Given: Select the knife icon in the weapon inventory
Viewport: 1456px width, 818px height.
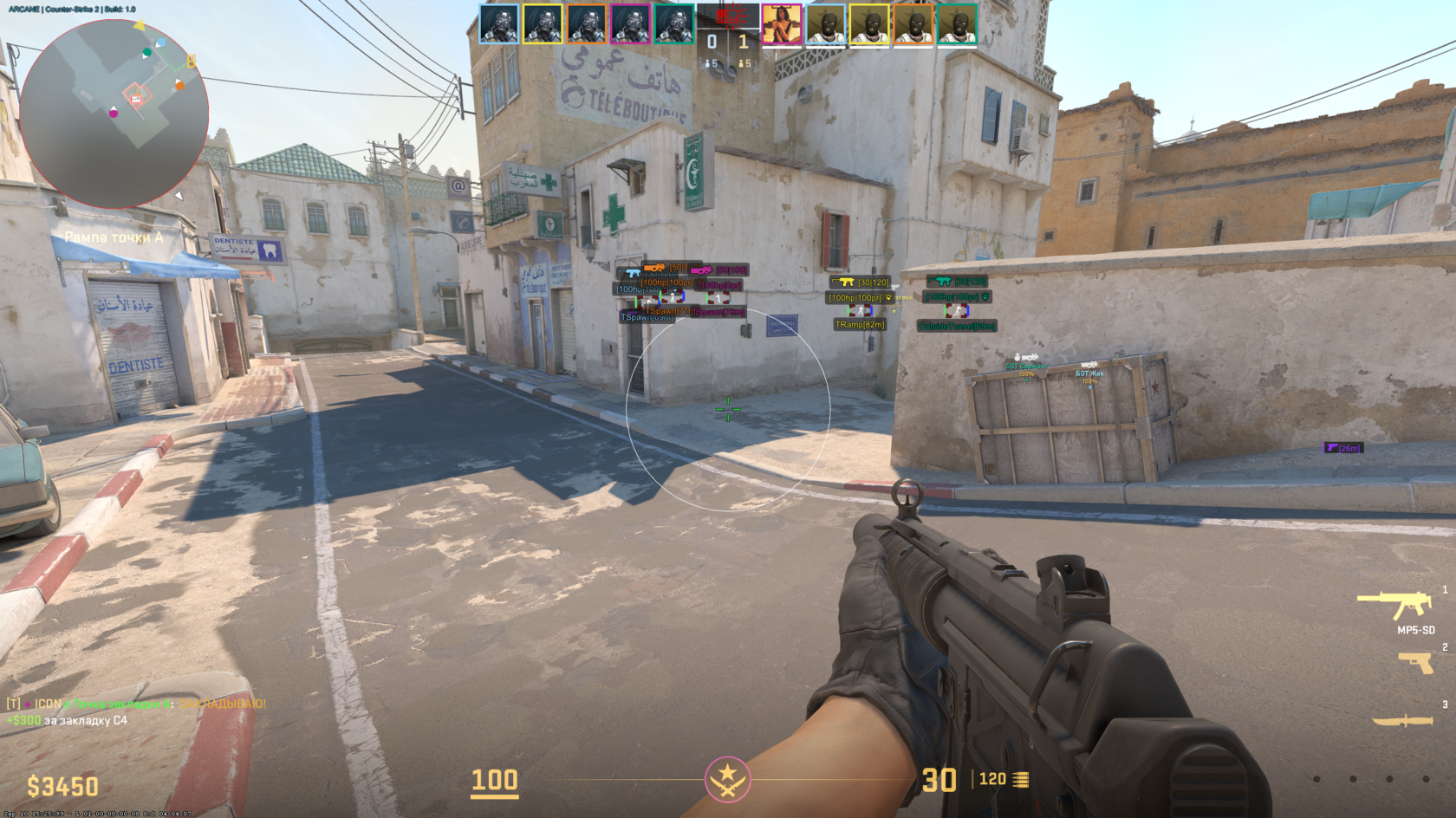Looking at the screenshot, I should tap(1404, 719).
